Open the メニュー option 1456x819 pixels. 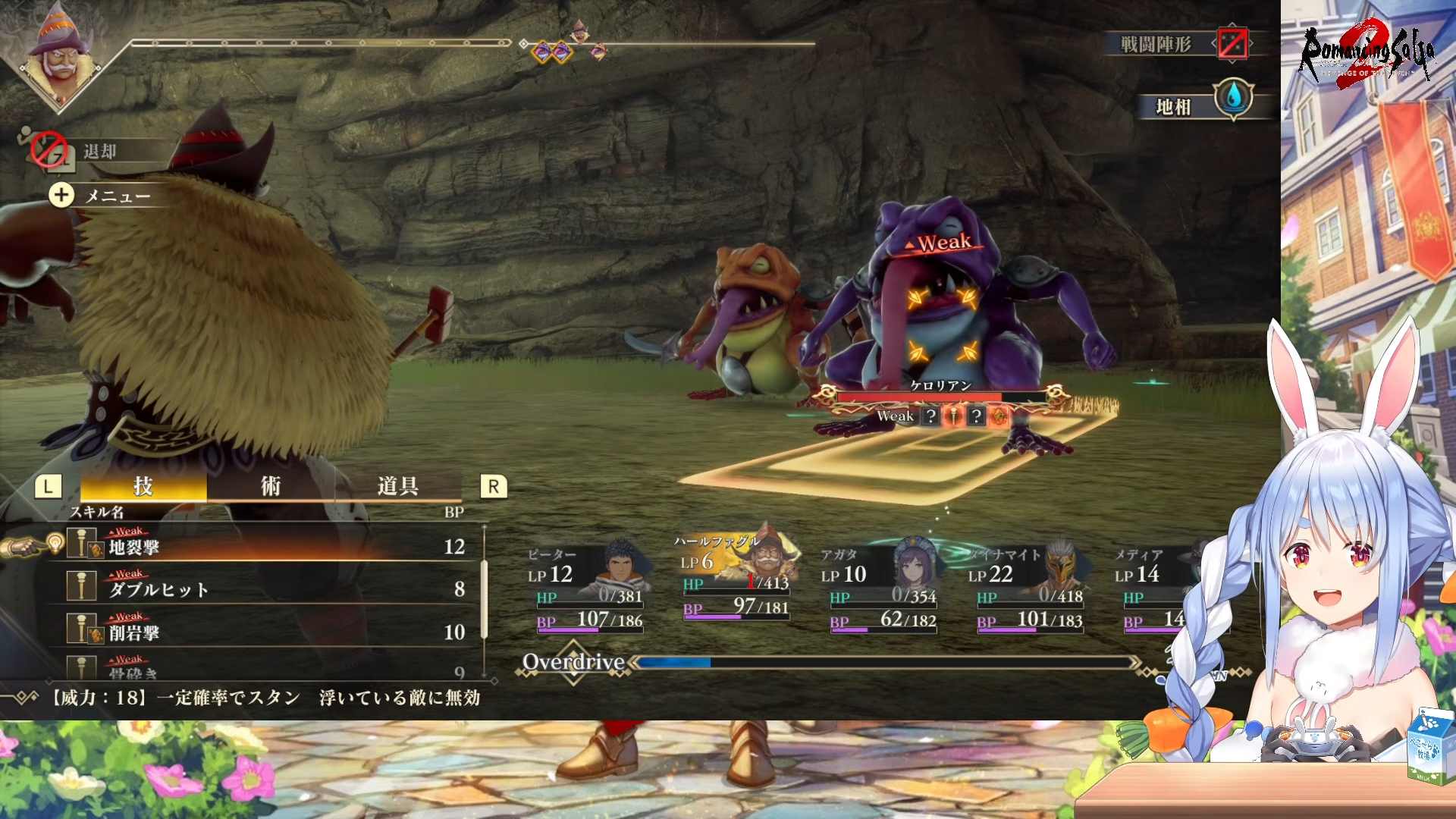click(116, 196)
